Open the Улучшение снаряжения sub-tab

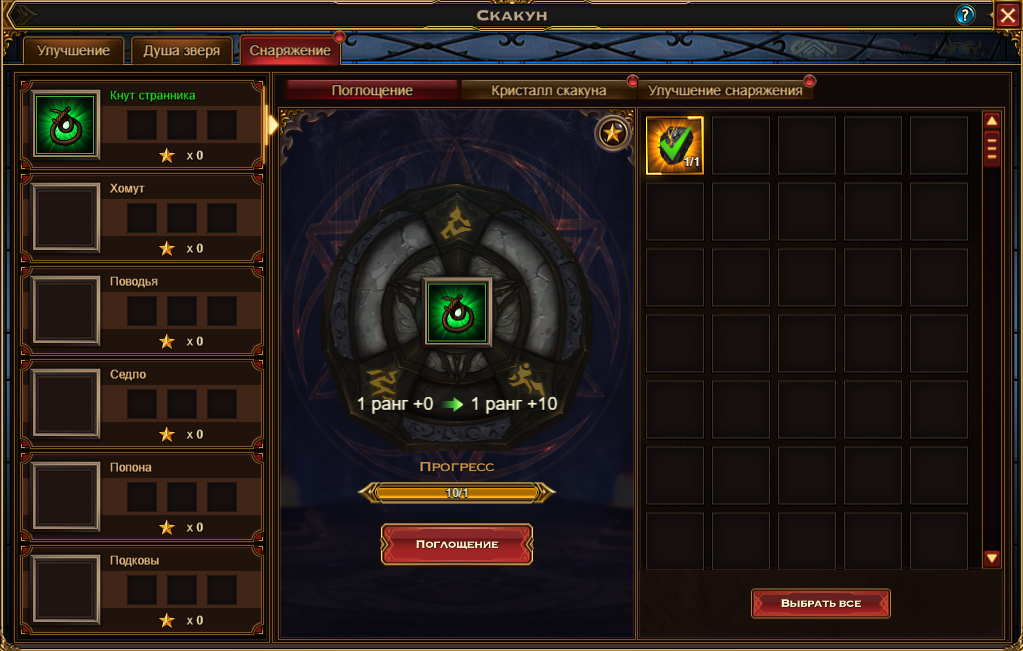[725, 90]
